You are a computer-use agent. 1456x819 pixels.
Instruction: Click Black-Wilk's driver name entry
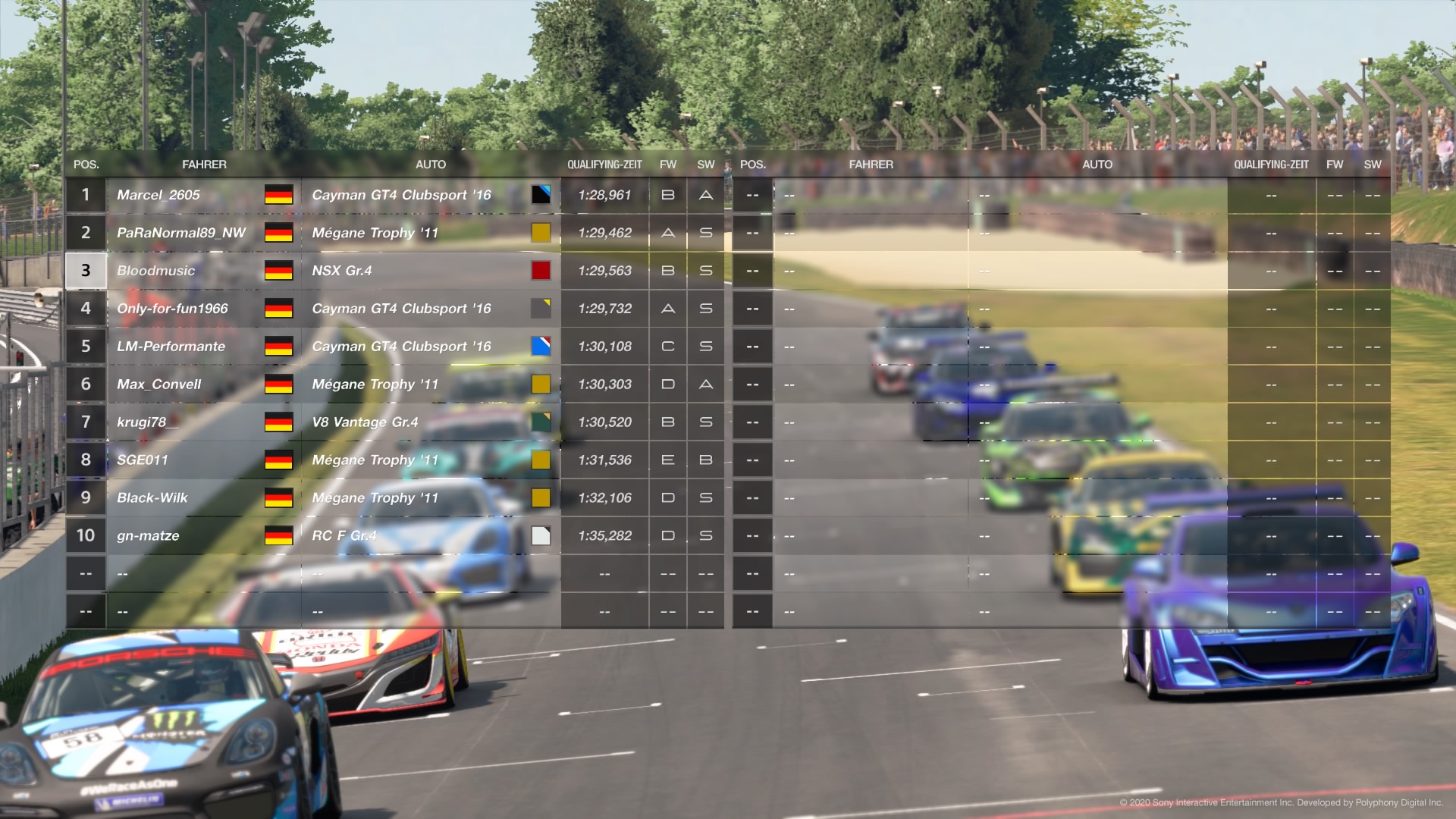(152, 497)
